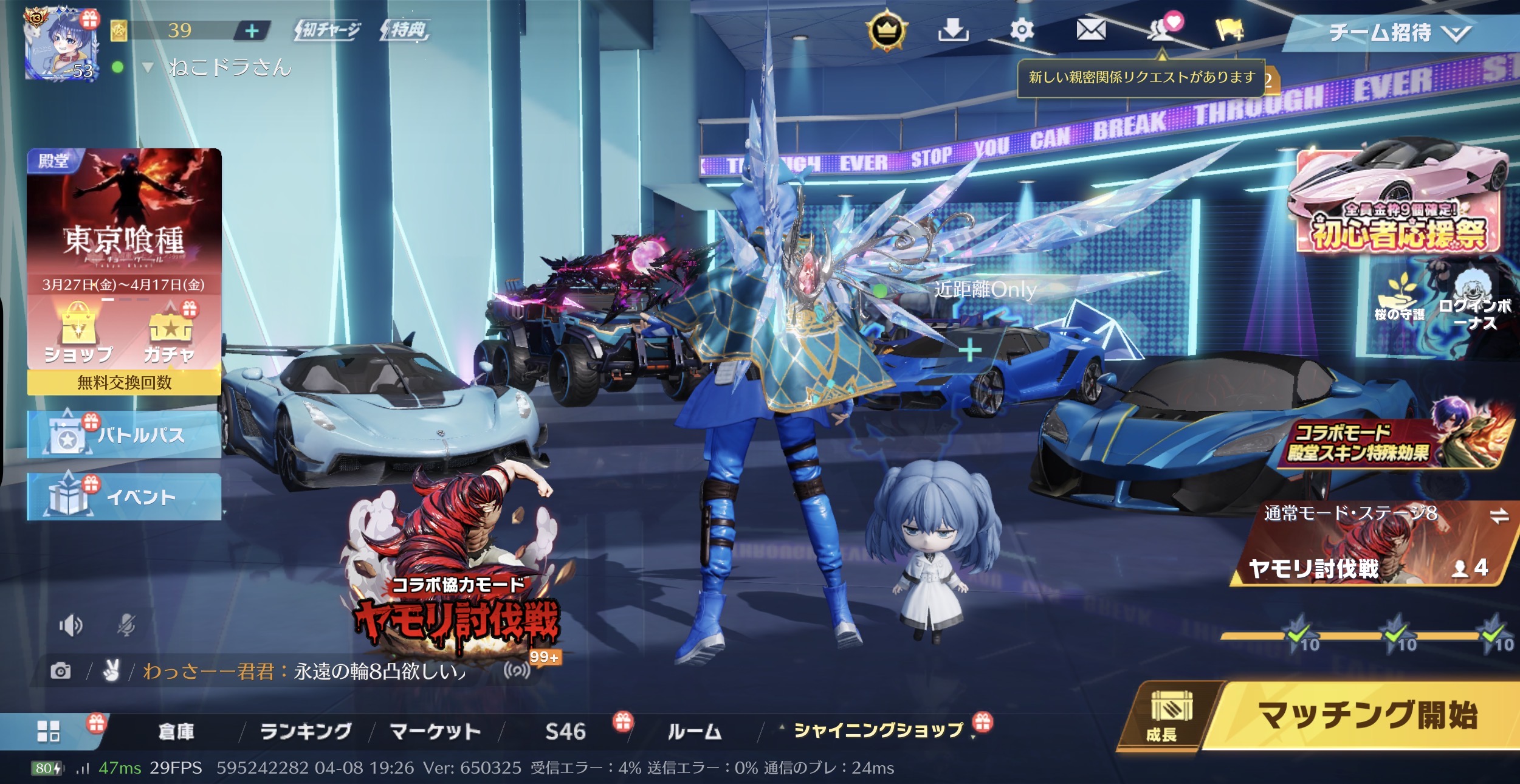Open the シャイニングショップ tab
The height and width of the screenshot is (784, 1520).
(x=878, y=731)
